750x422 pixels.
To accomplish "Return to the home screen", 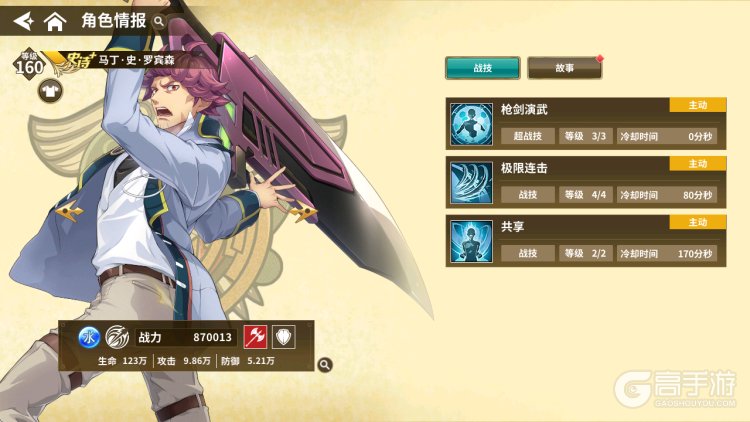I will pos(55,20).
